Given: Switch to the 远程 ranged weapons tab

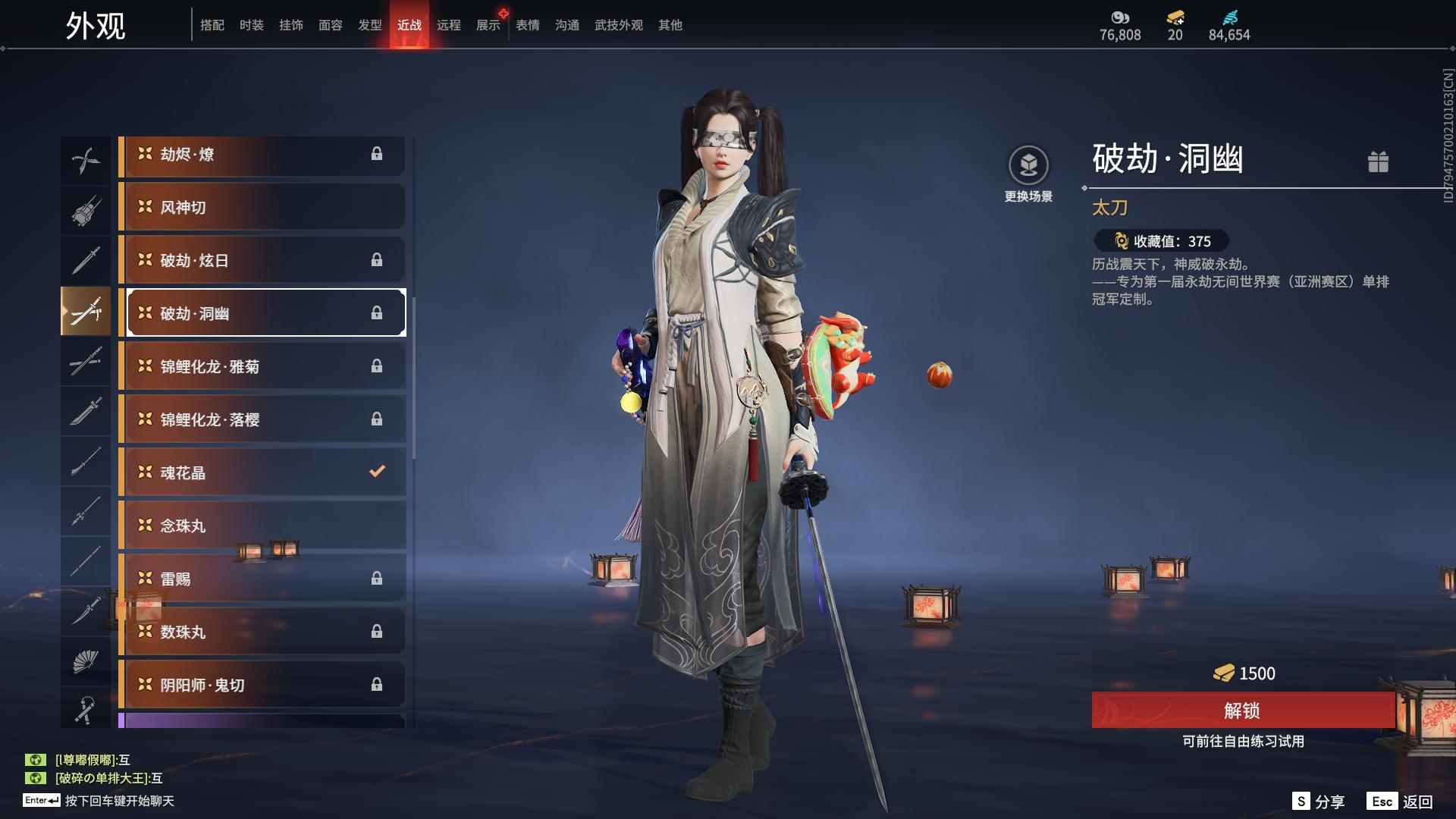Looking at the screenshot, I should pyautogui.click(x=449, y=25).
